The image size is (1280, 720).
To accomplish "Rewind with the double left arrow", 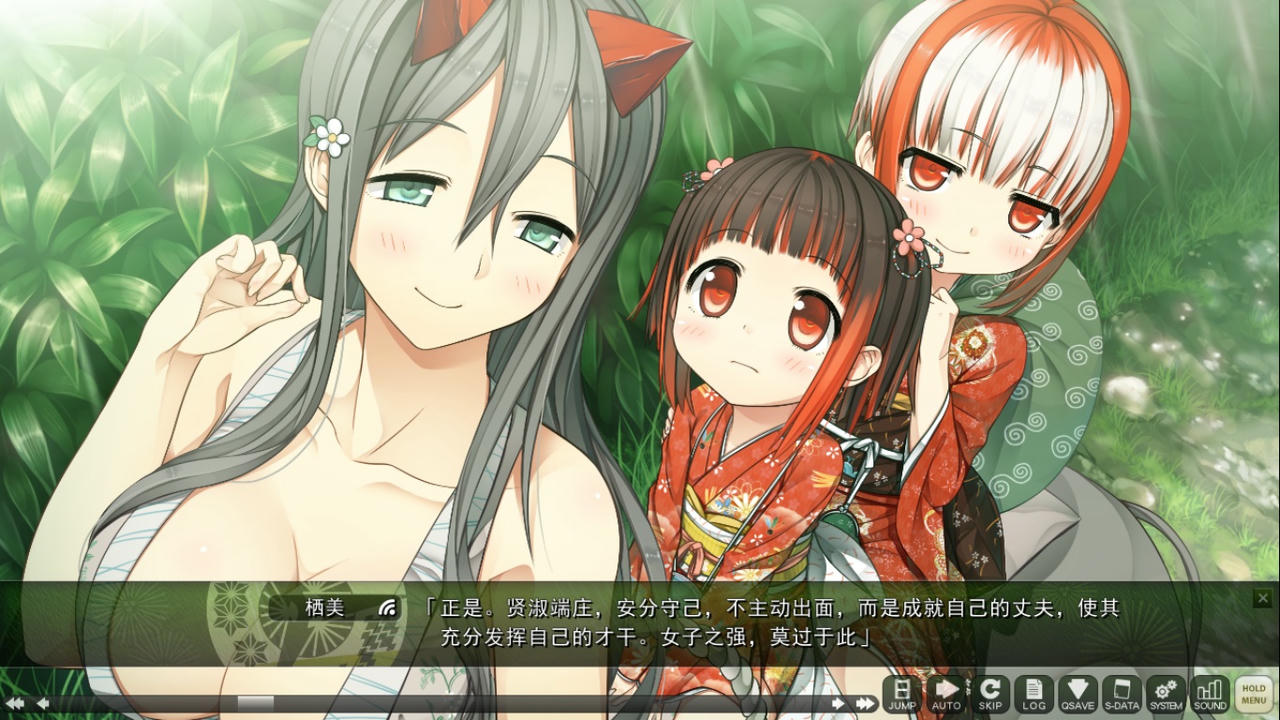I will 14,705.
